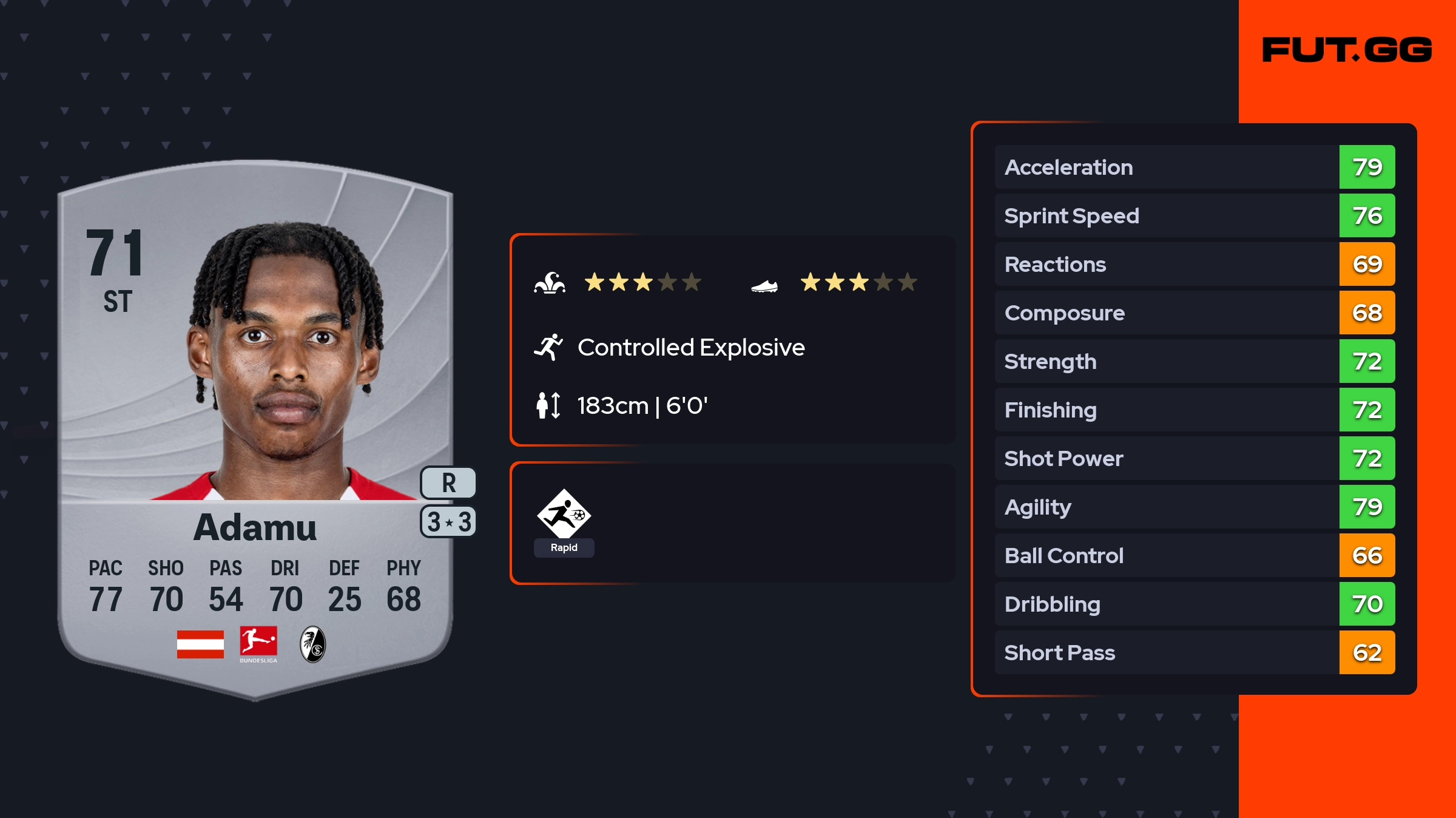Click the Rapid playstyle icon

[x=564, y=515]
